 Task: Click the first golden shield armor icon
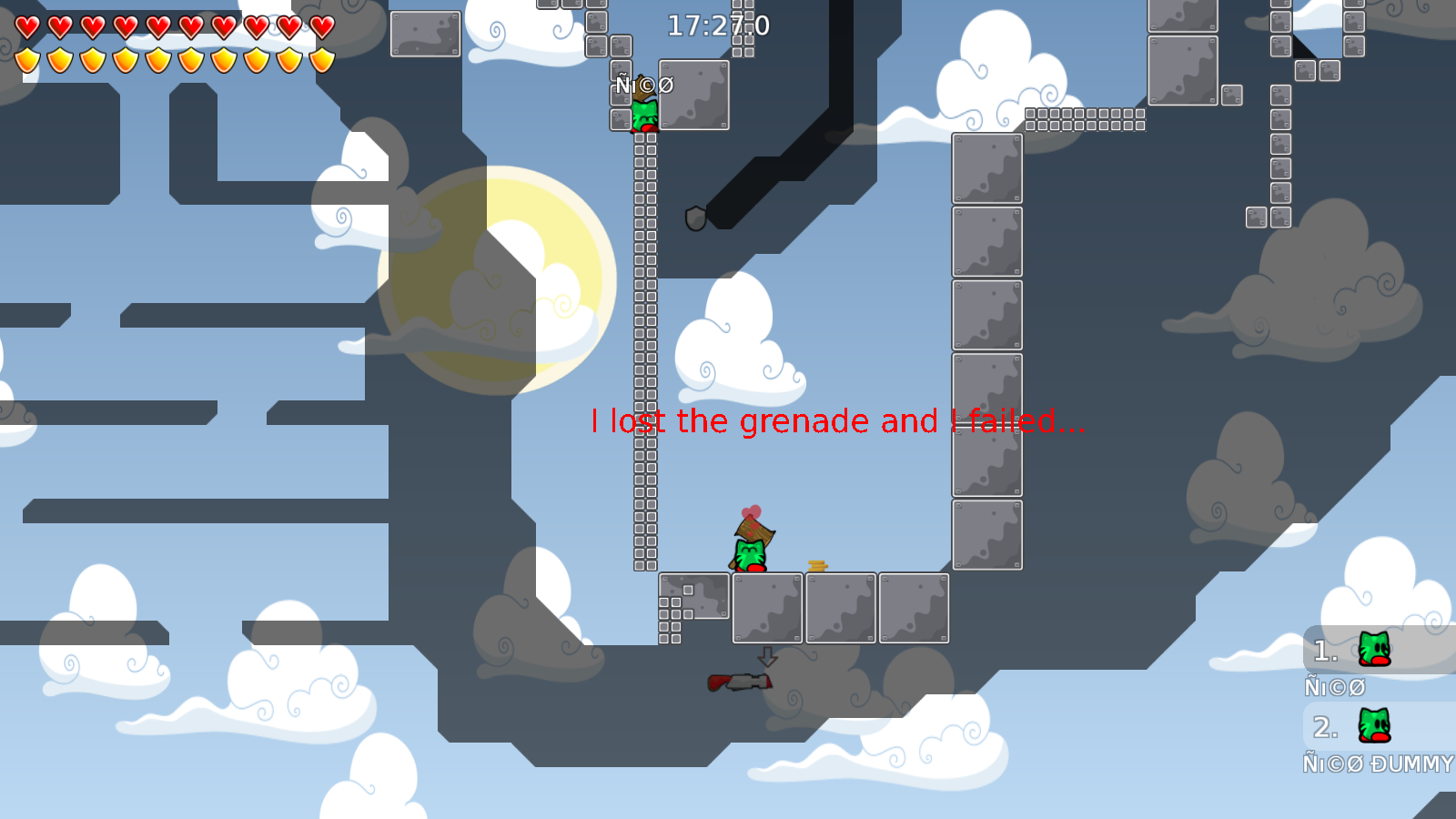pos(26,58)
